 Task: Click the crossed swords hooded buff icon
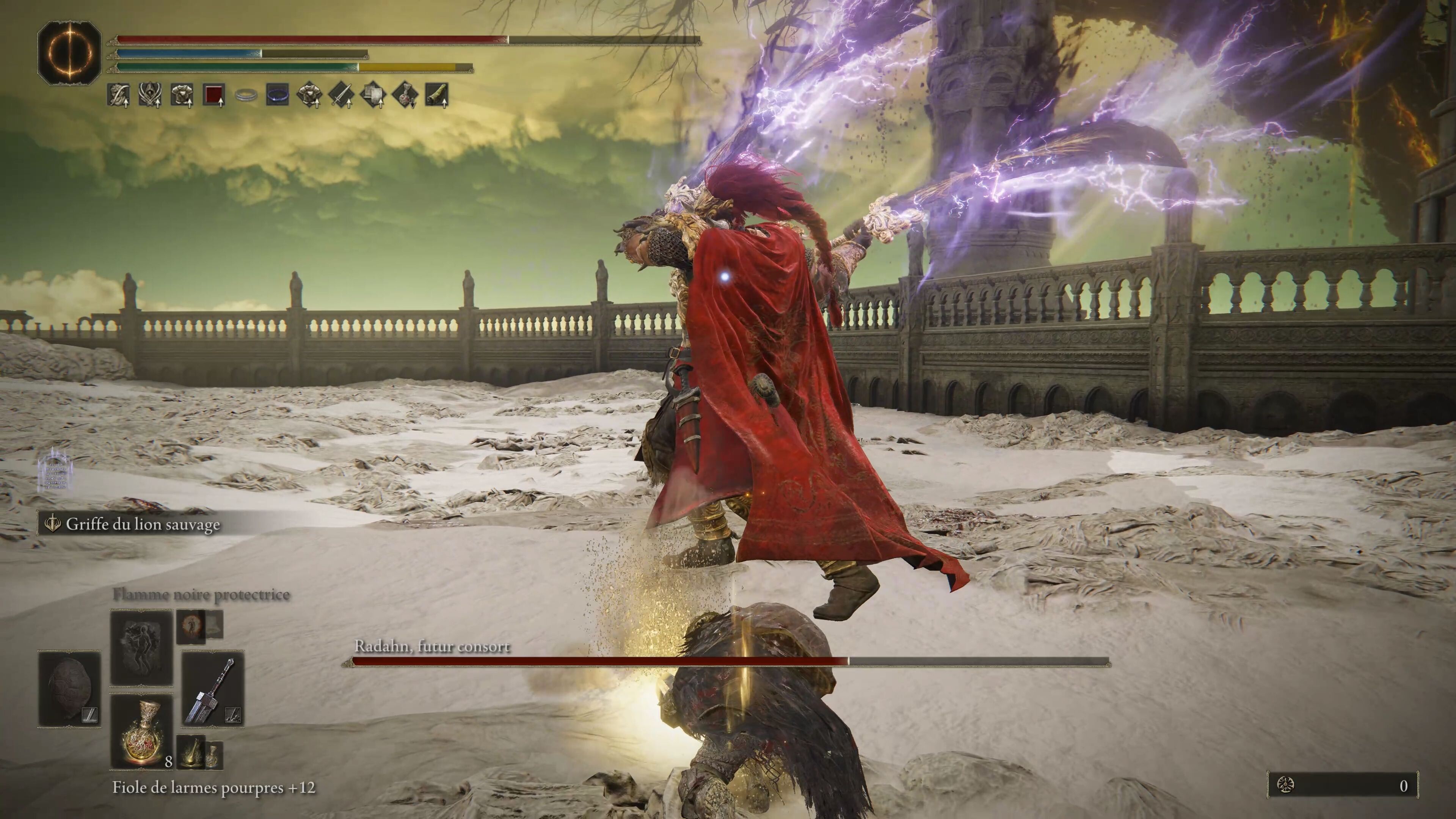151,95
